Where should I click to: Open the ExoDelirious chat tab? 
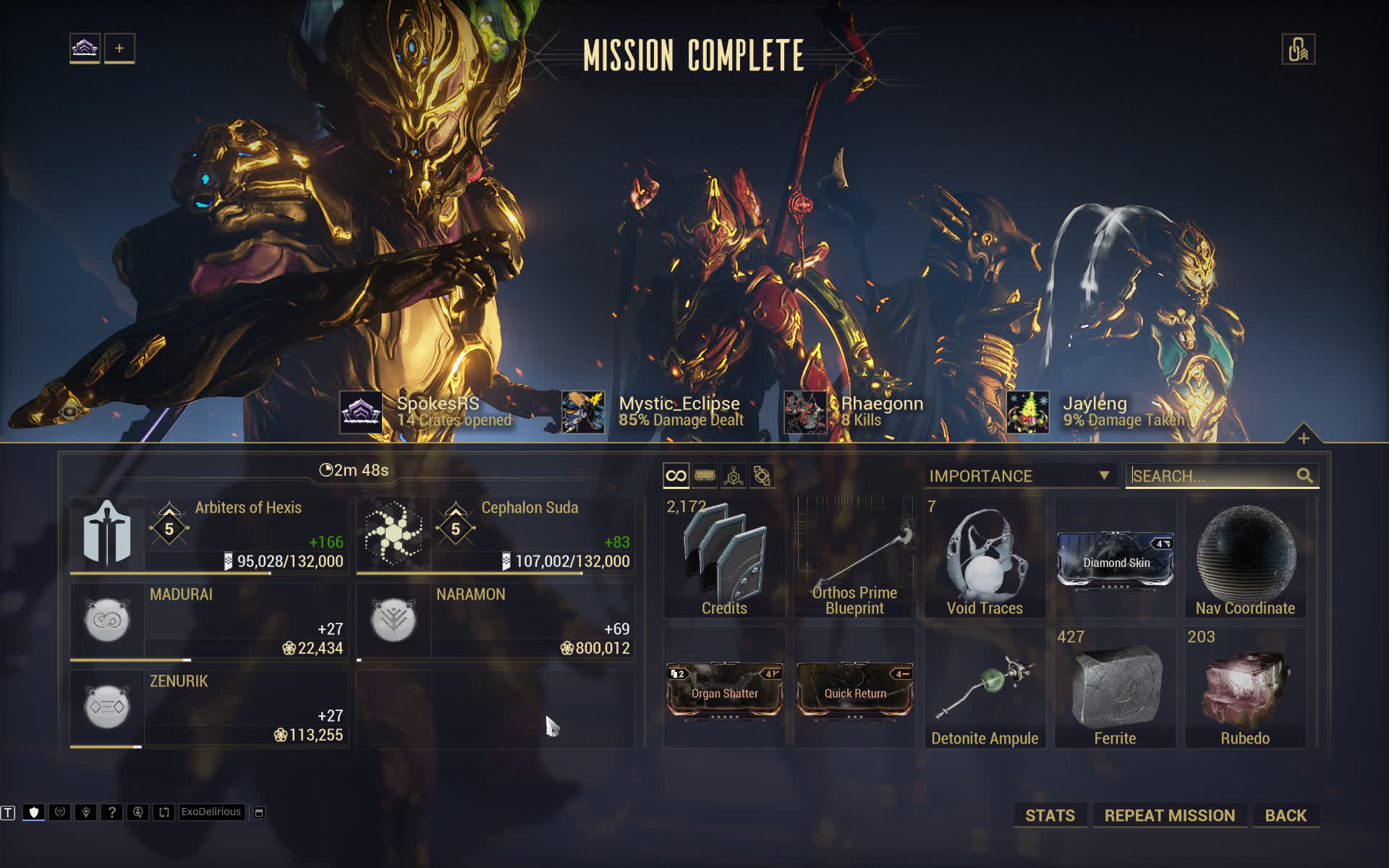pyautogui.click(x=211, y=812)
